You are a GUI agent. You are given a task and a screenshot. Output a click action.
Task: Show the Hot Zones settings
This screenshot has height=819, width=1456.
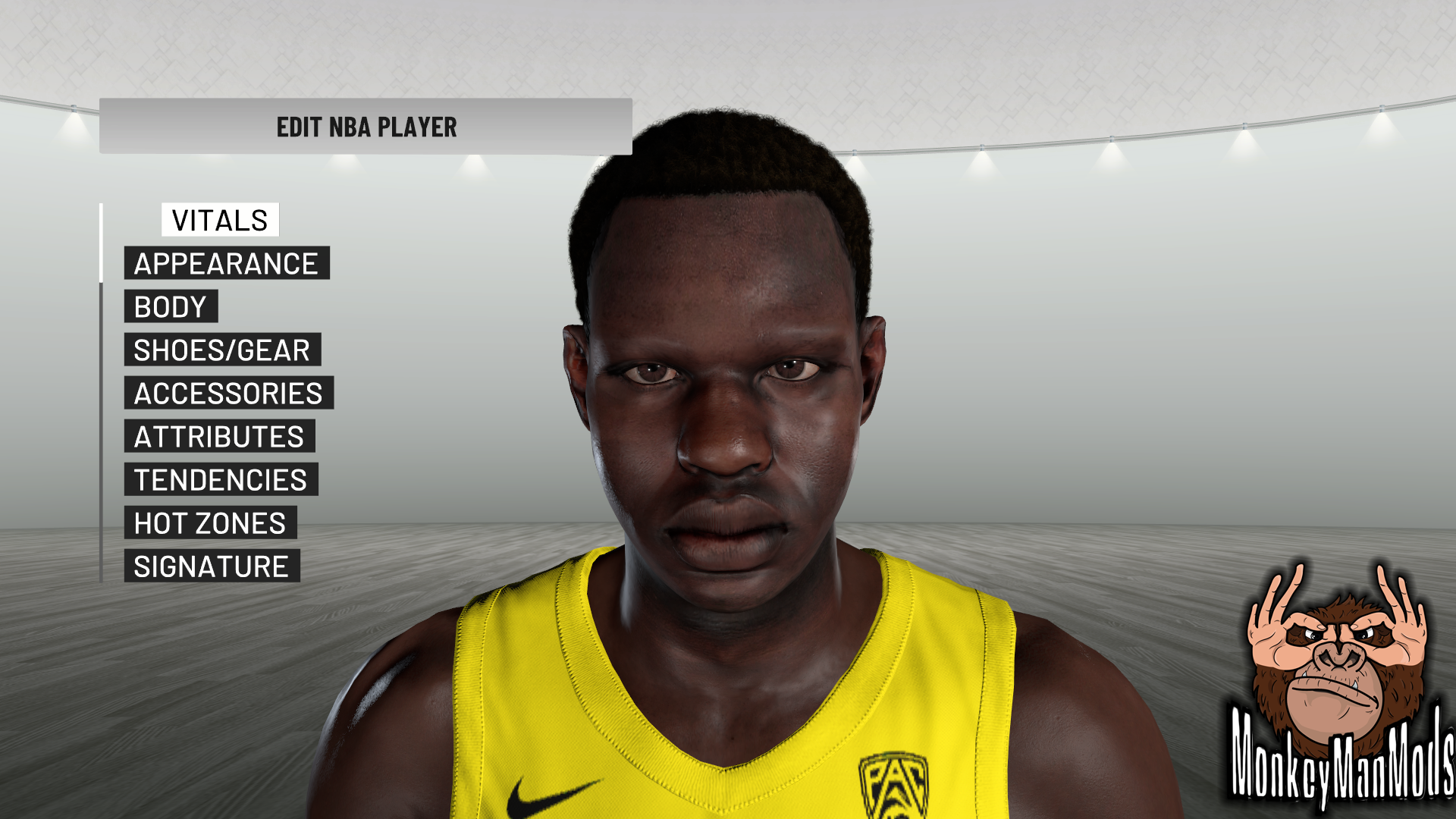pyautogui.click(x=210, y=522)
